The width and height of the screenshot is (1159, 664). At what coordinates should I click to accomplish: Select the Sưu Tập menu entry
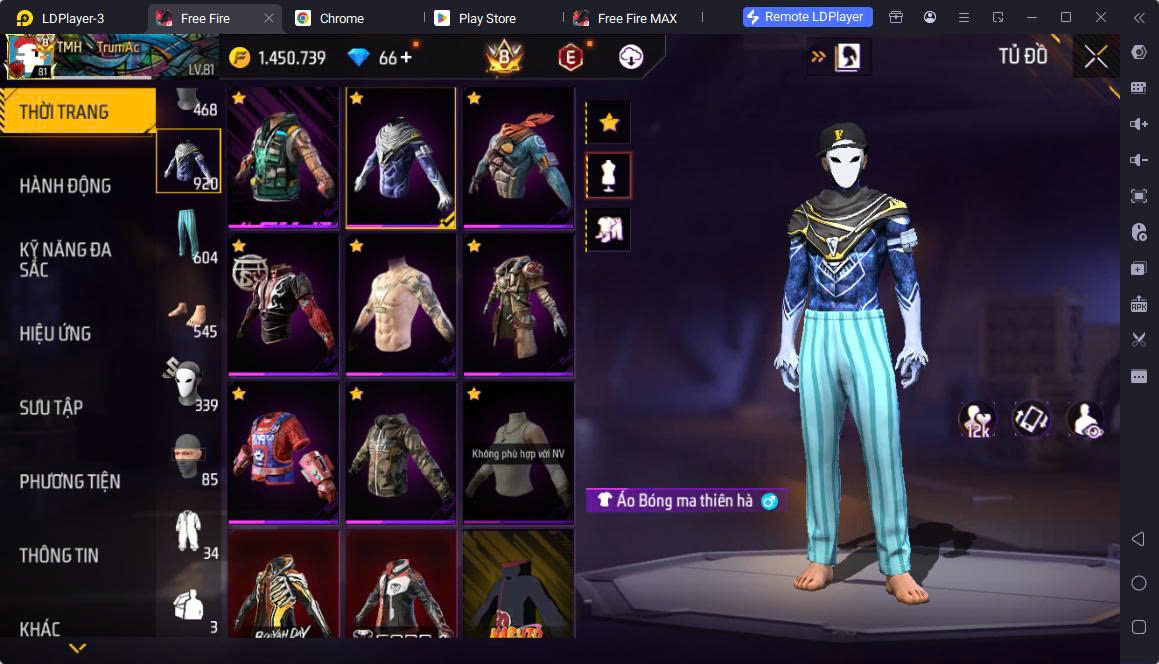coord(51,407)
